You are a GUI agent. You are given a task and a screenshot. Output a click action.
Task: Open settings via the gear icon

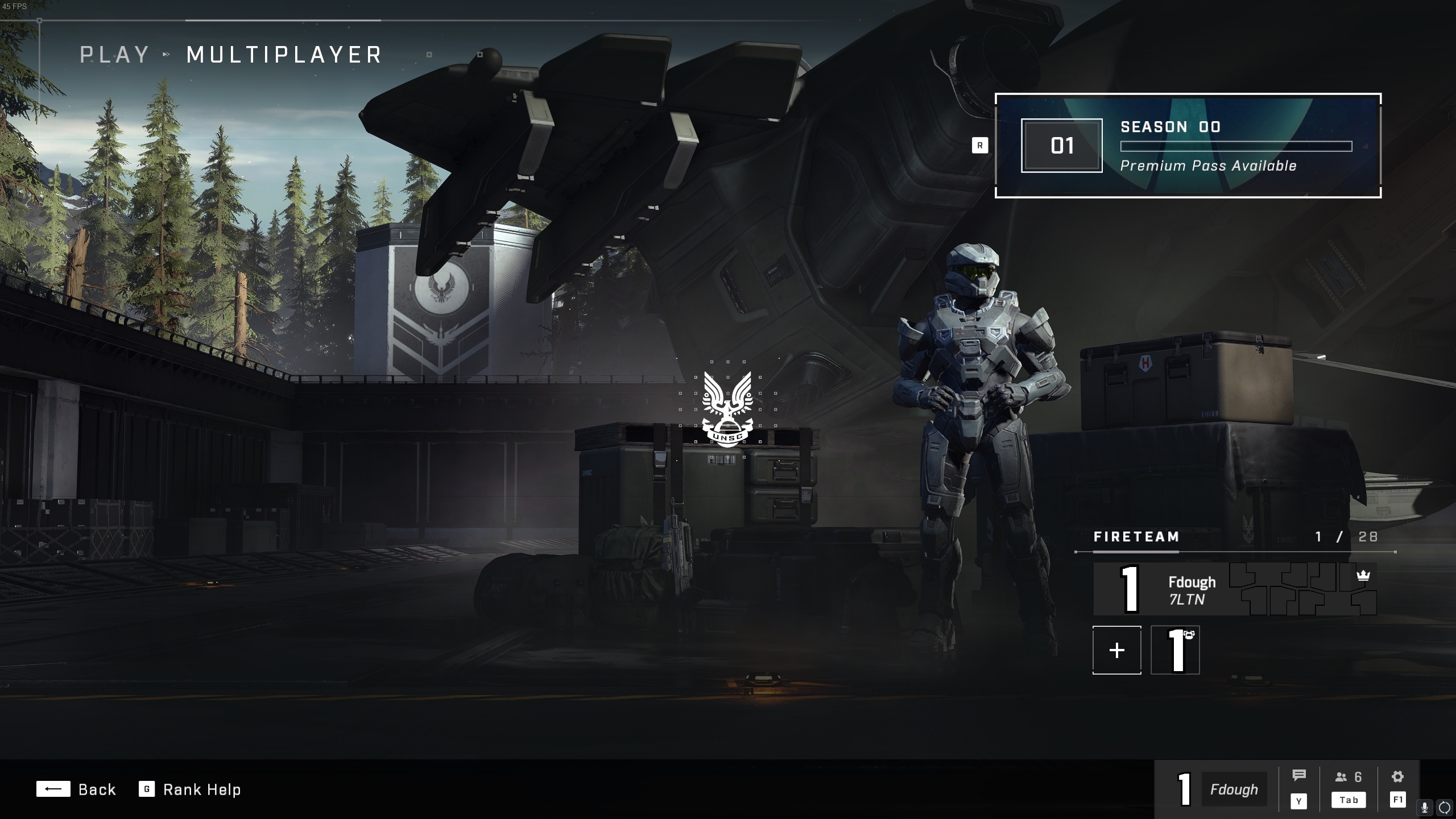coord(1397,776)
